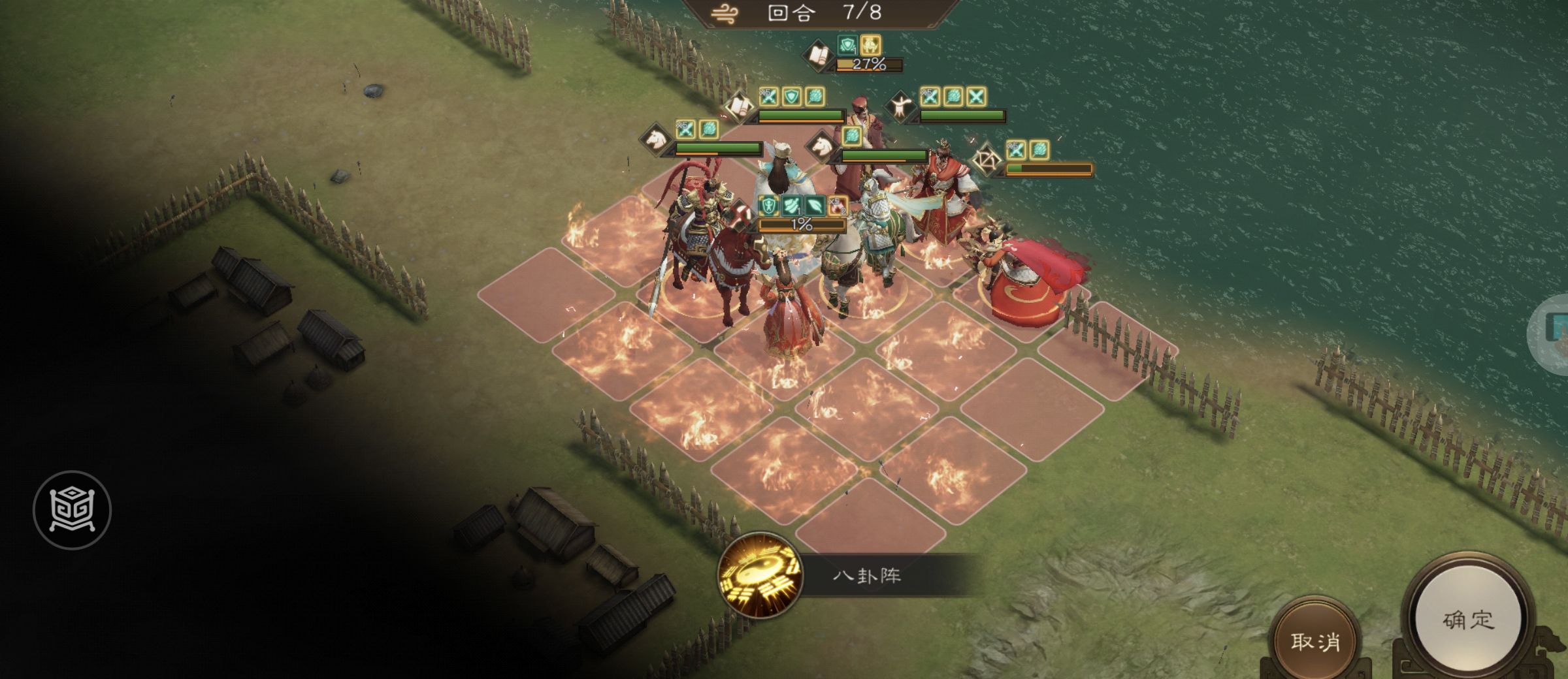
Task: Expand the red x2 debuff stack details
Action: point(837,206)
